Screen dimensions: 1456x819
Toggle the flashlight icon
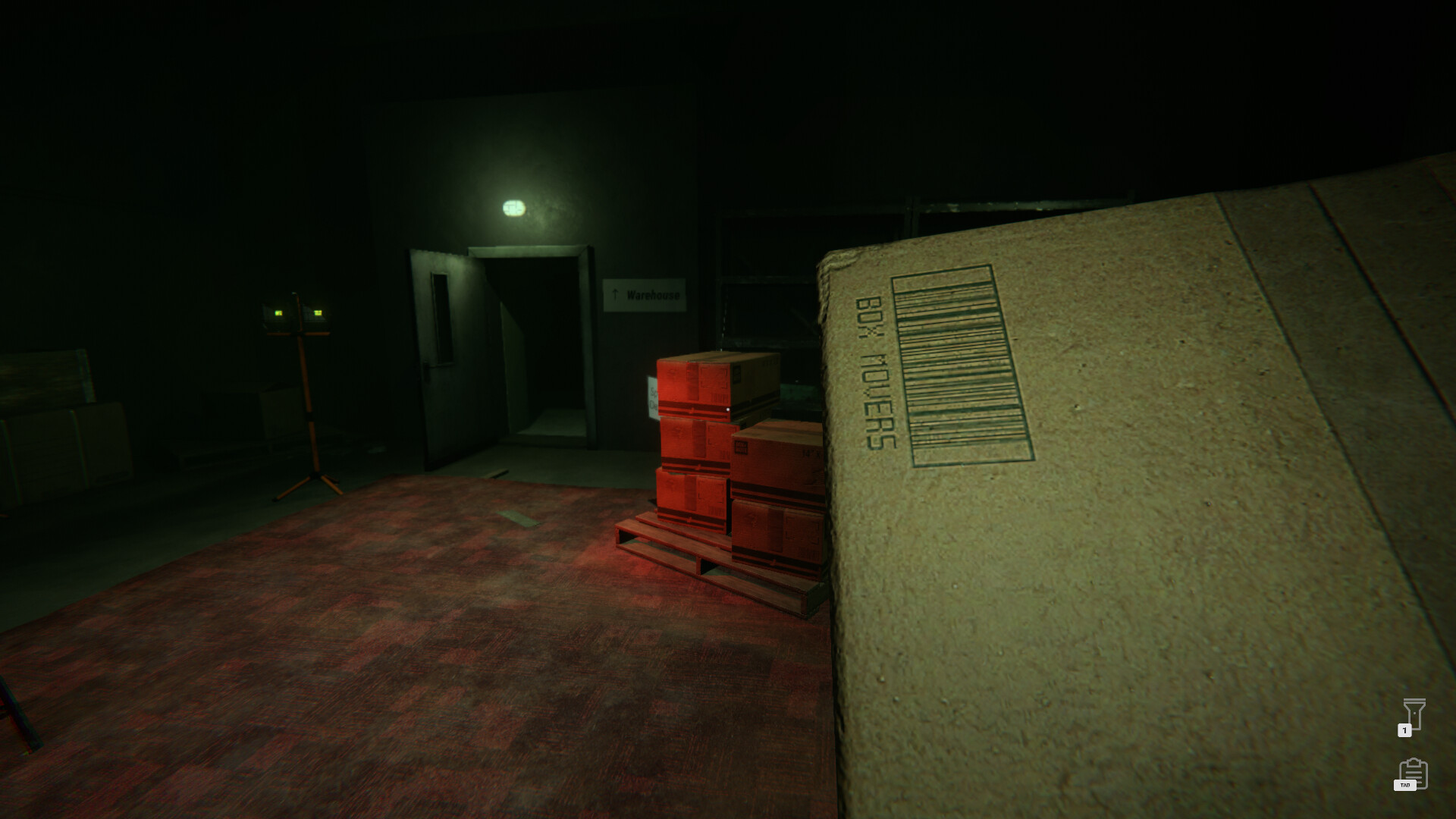(x=1414, y=714)
